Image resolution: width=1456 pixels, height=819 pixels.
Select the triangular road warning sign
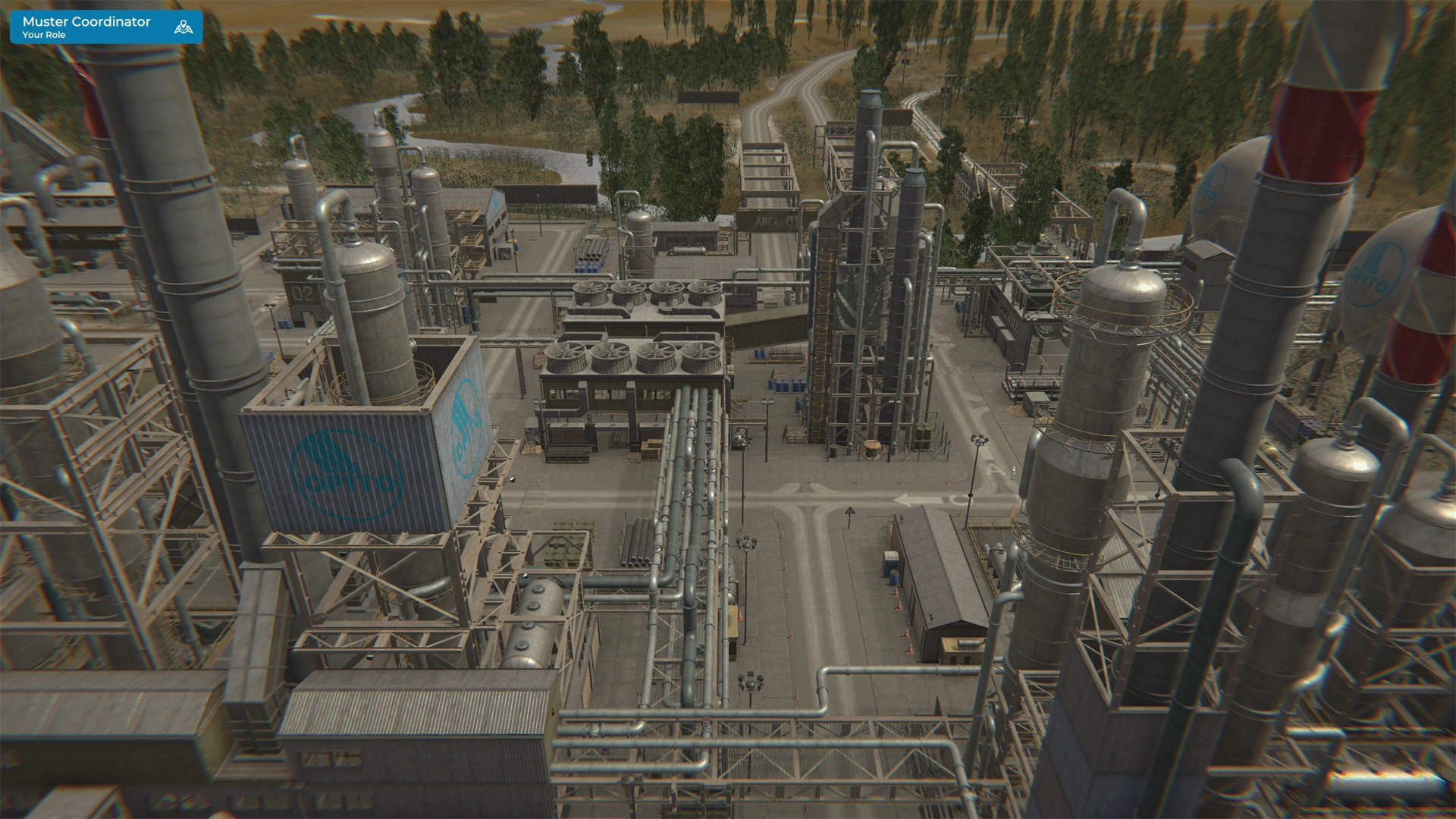850,511
